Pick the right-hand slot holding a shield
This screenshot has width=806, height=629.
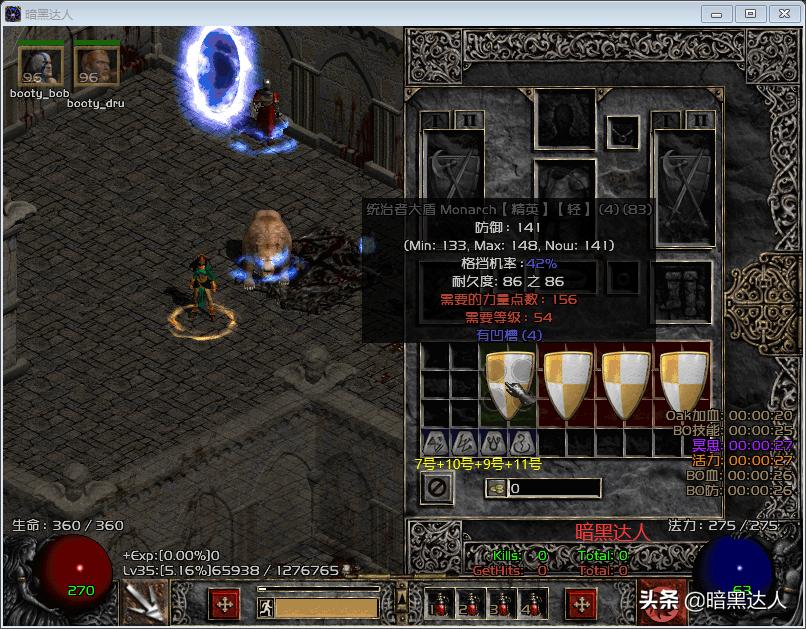click(x=683, y=188)
